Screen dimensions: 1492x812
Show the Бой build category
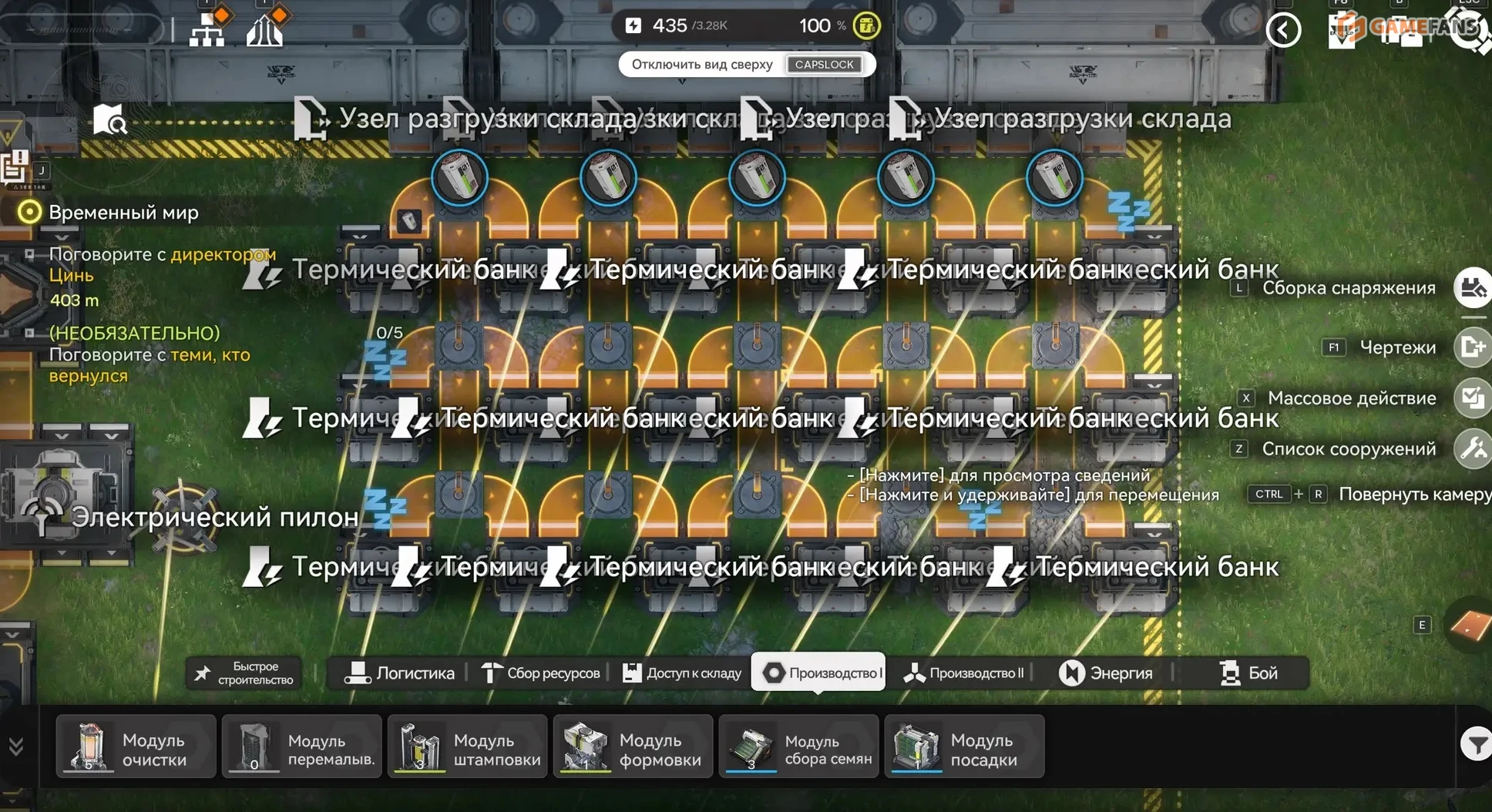1248,673
